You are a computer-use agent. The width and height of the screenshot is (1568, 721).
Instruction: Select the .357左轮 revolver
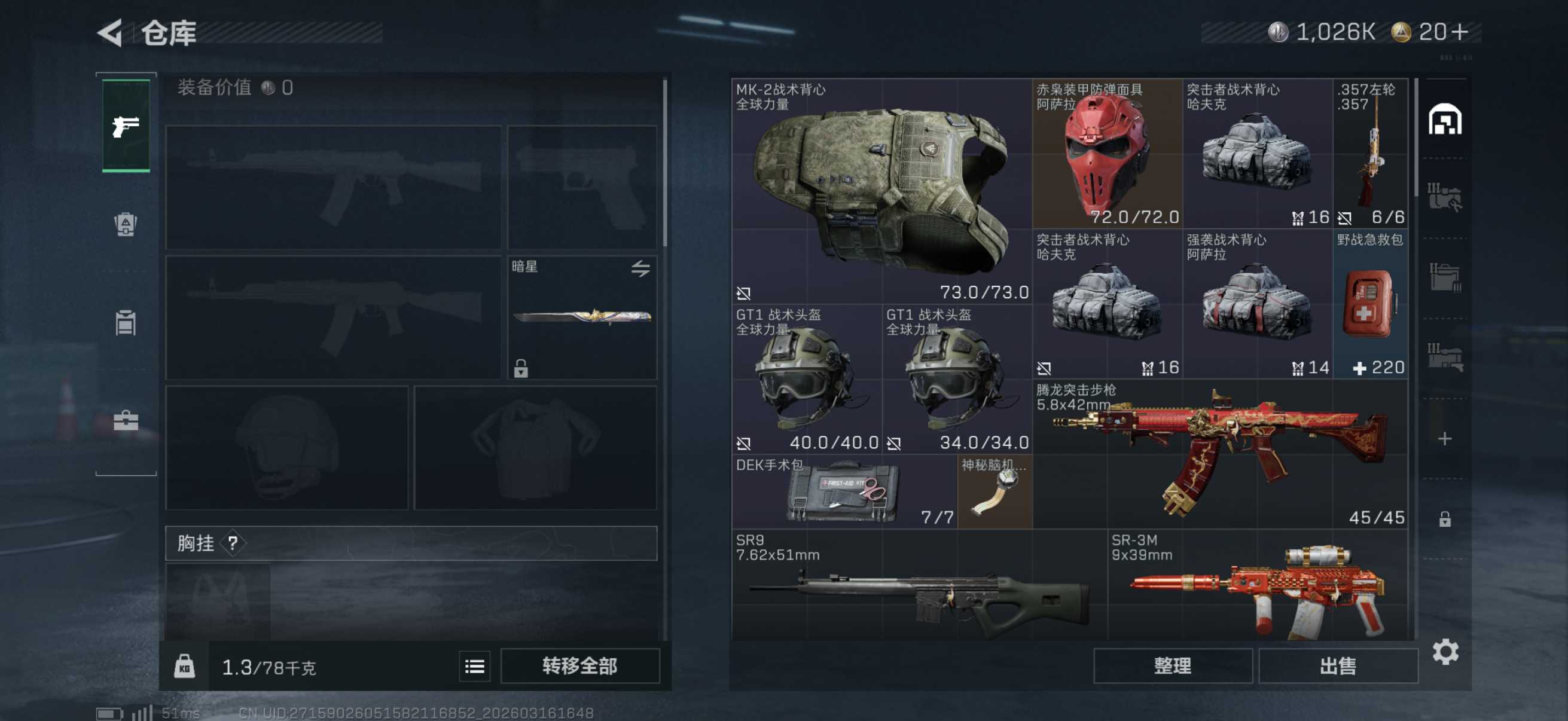pyautogui.click(x=1370, y=153)
